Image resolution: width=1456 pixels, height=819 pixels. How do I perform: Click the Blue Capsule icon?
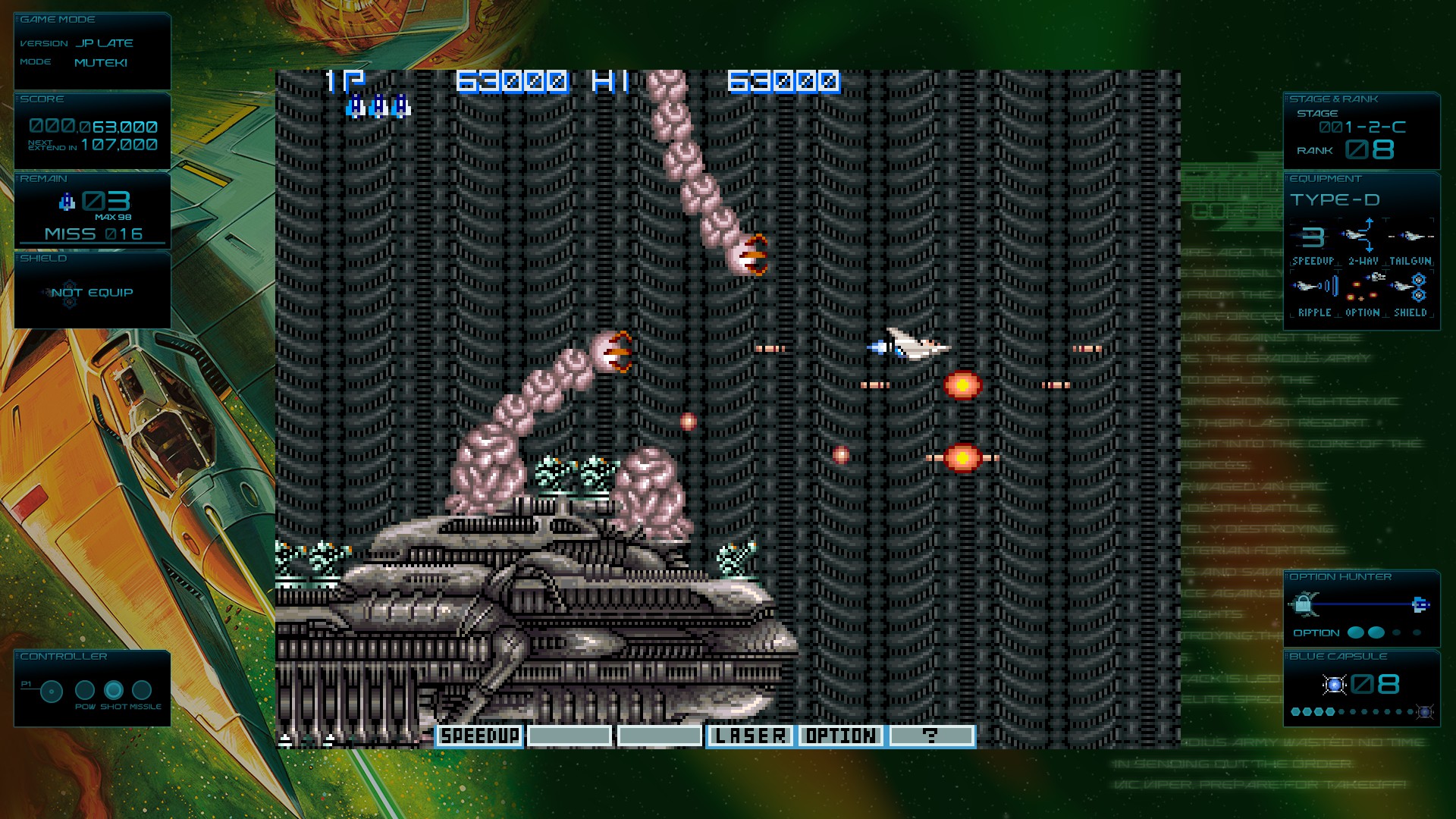point(1334,685)
